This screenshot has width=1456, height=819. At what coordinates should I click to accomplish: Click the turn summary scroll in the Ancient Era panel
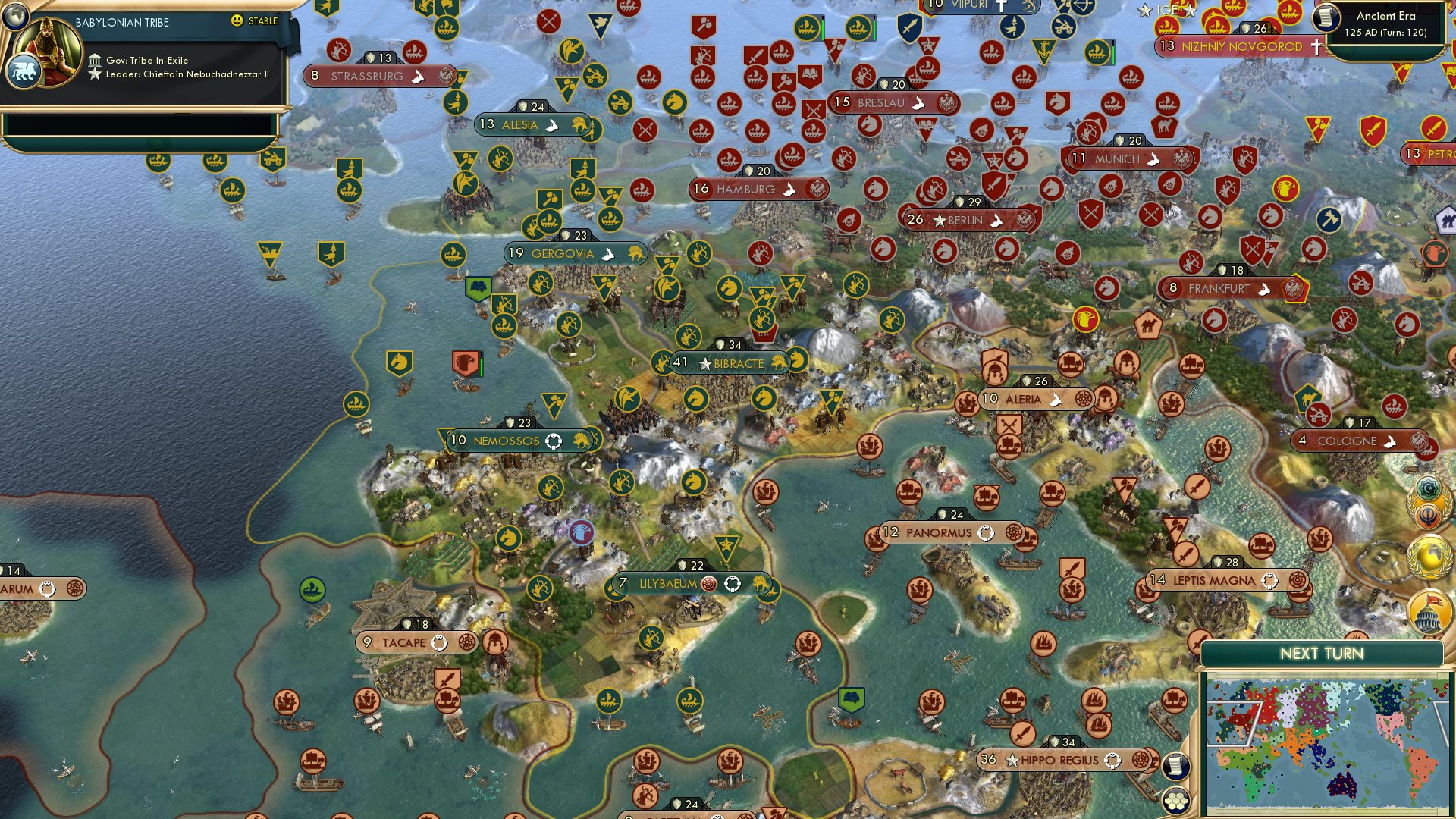[x=1326, y=19]
